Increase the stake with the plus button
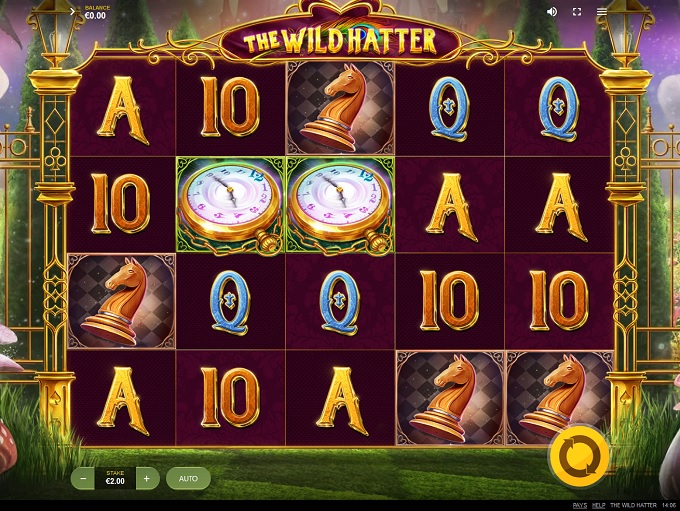The width and height of the screenshot is (680, 511). [146, 479]
